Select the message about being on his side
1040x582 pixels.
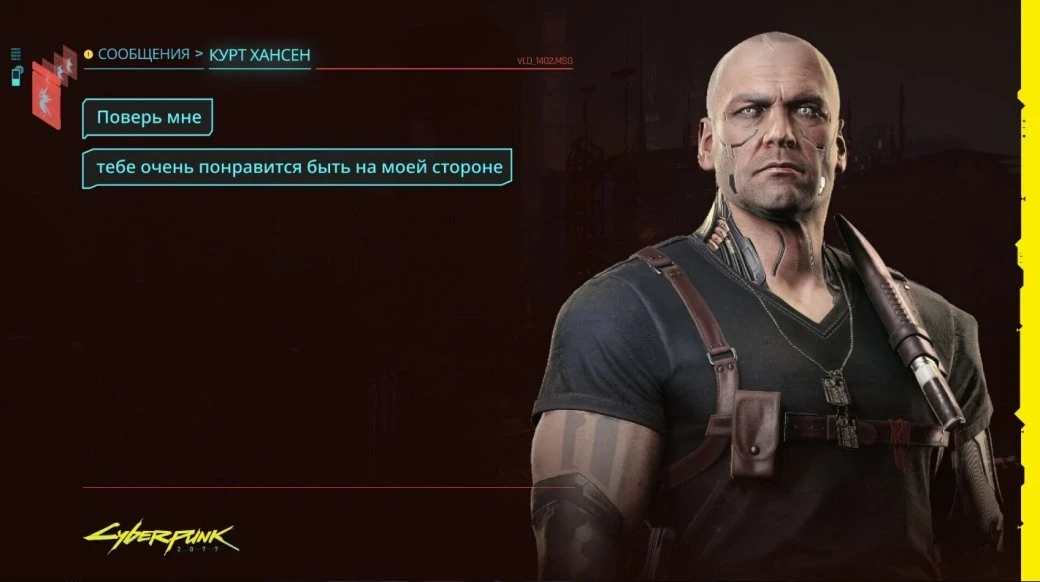pyautogui.click(x=297, y=167)
